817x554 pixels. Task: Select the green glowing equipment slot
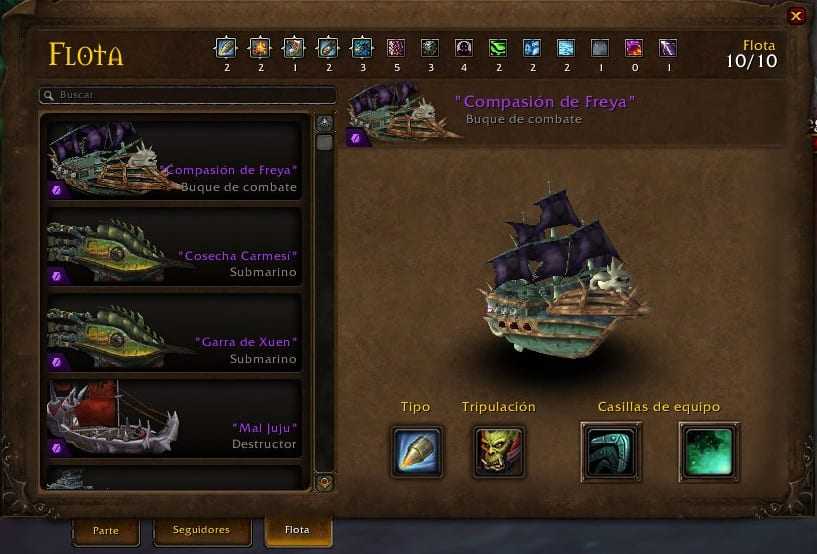pyautogui.click(x=709, y=451)
